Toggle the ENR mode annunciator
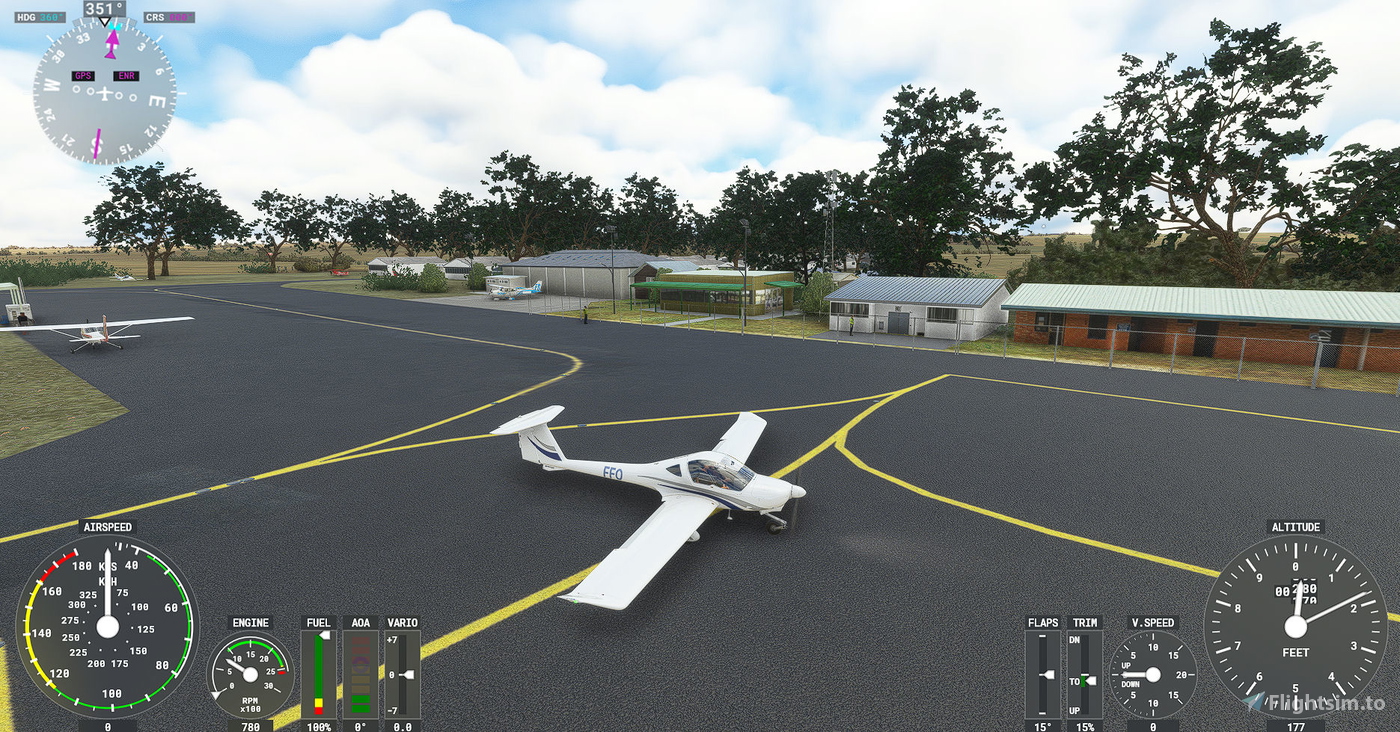The width and height of the screenshot is (1400, 732). (128, 75)
